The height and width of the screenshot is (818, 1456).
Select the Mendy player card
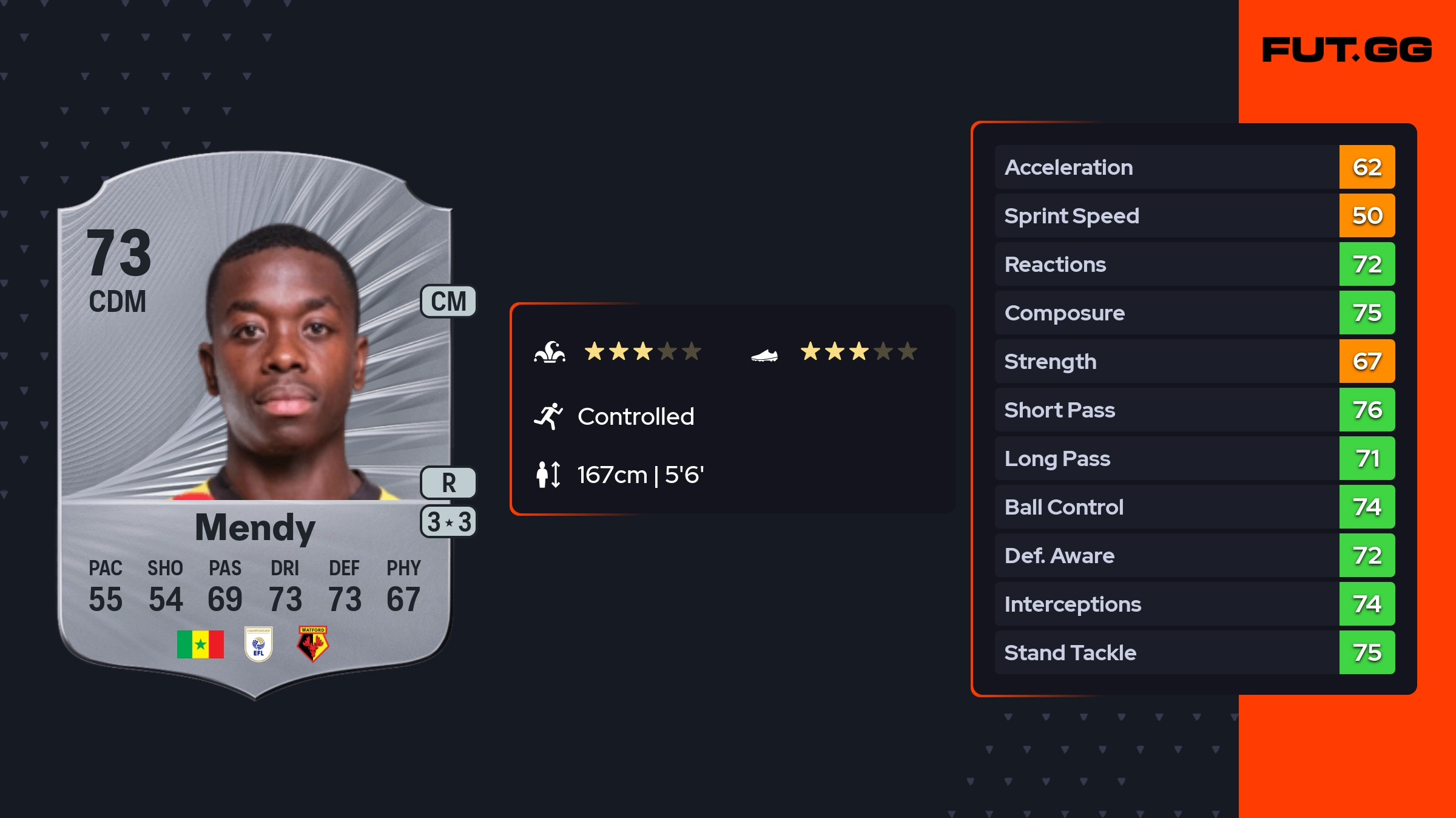[x=255, y=425]
